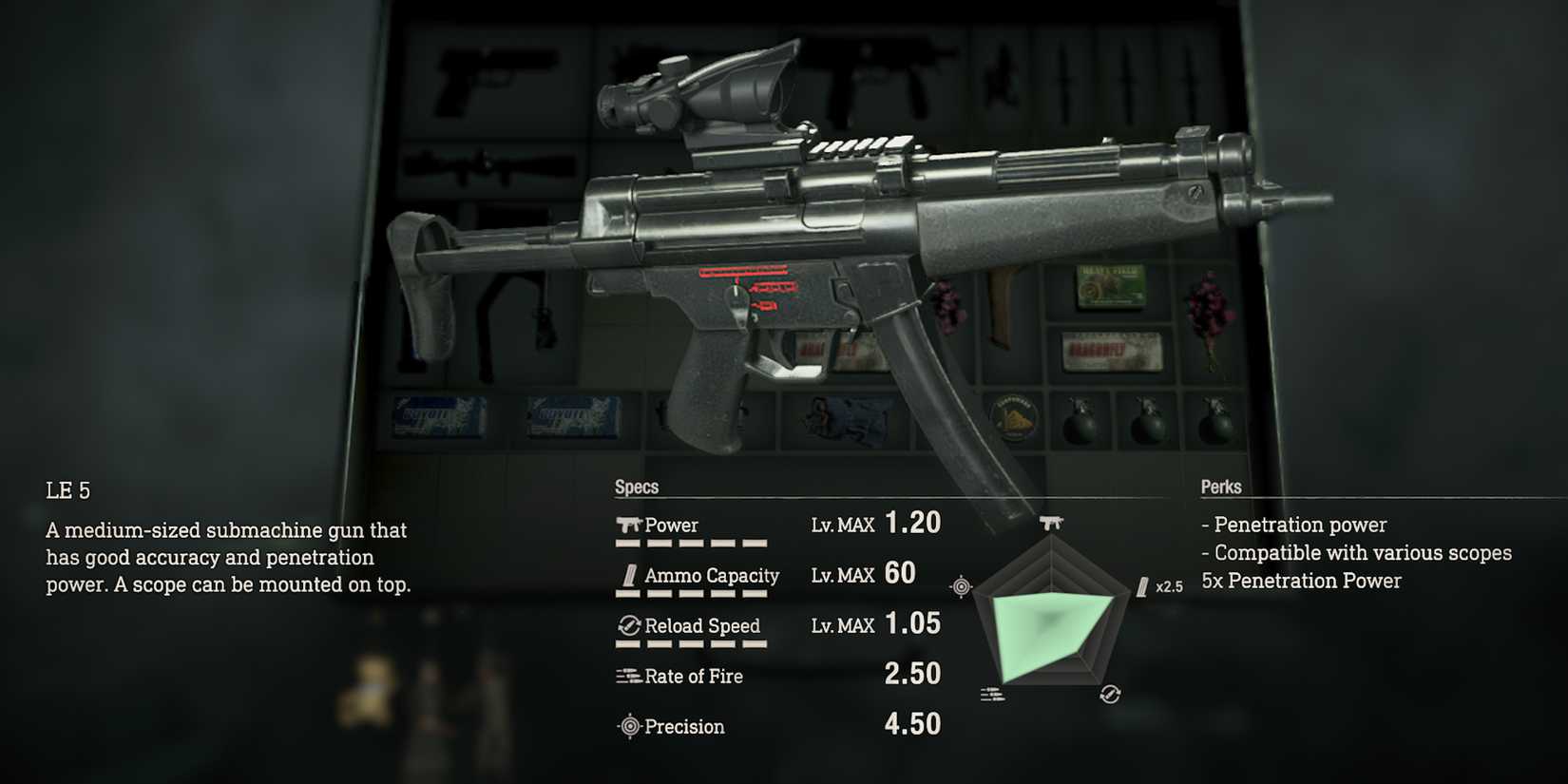Click the Reload Speed circular-arrows icon
This screenshot has height=784, width=1568.
click(628, 625)
